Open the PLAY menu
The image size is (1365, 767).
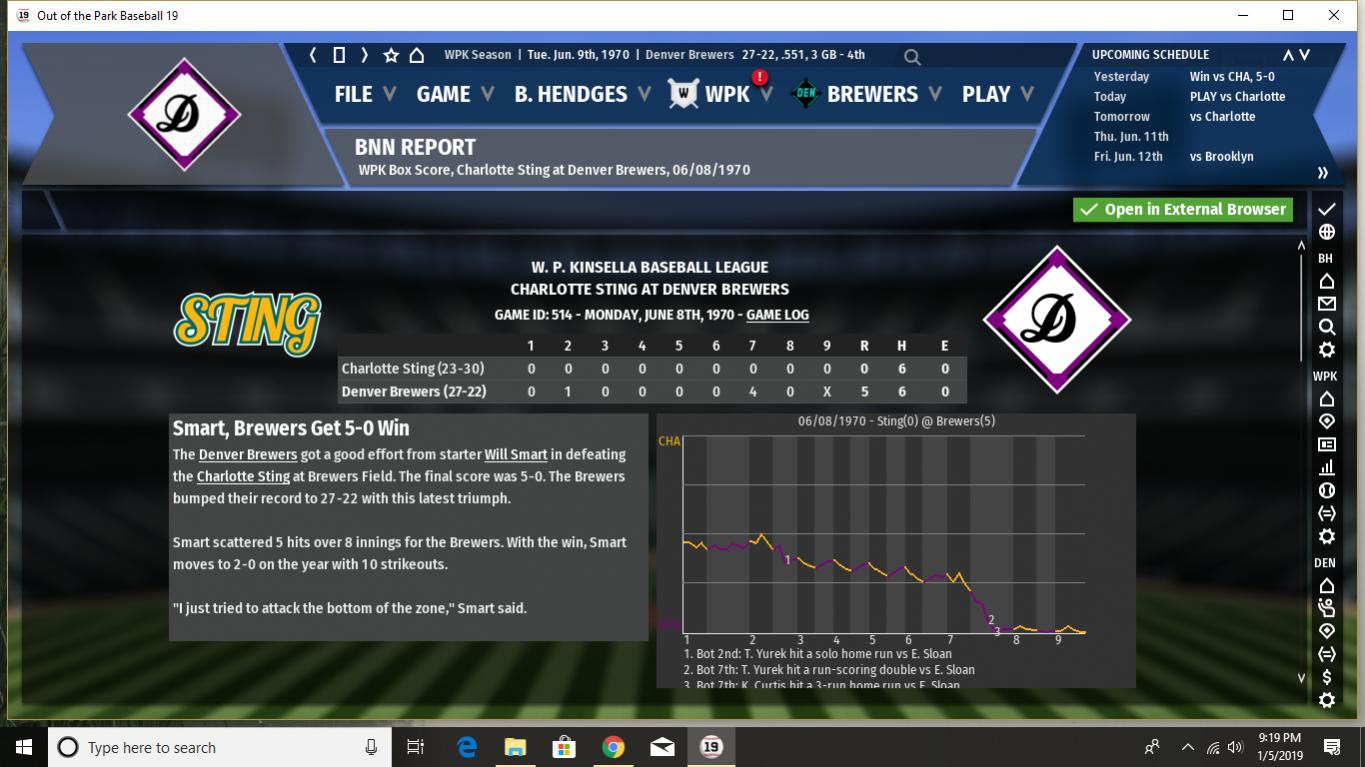click(986, 94)
